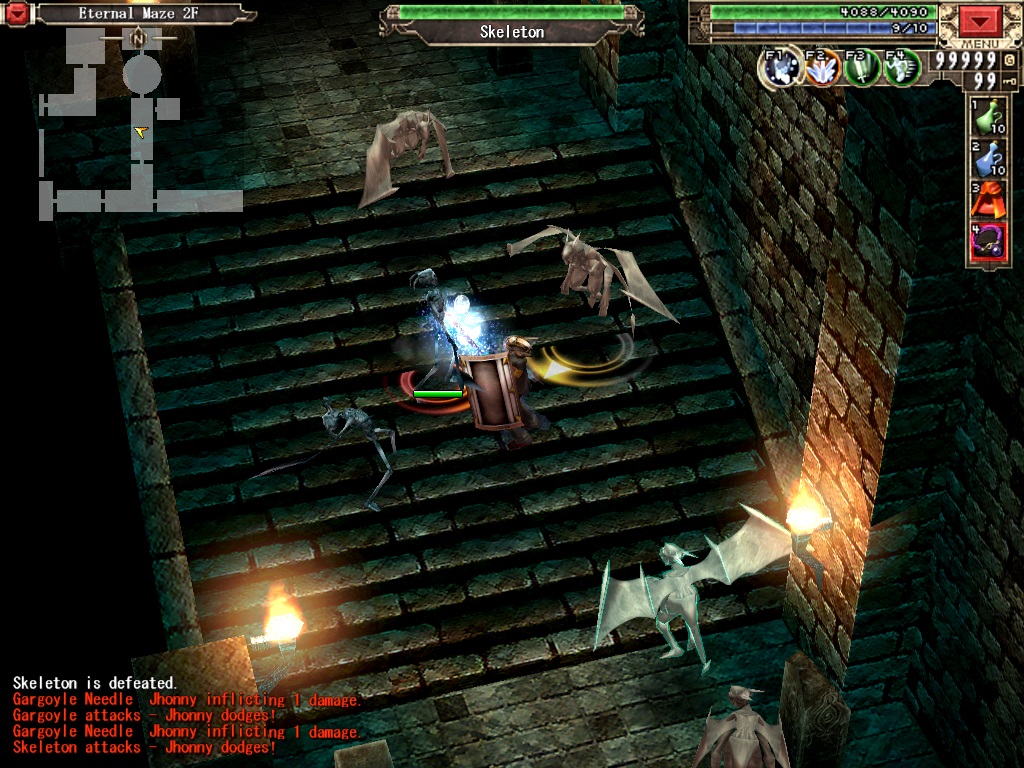Collapse the minimap with the red arrow
The width and height of the screenshot is (1024, 768).
[18, 14]
